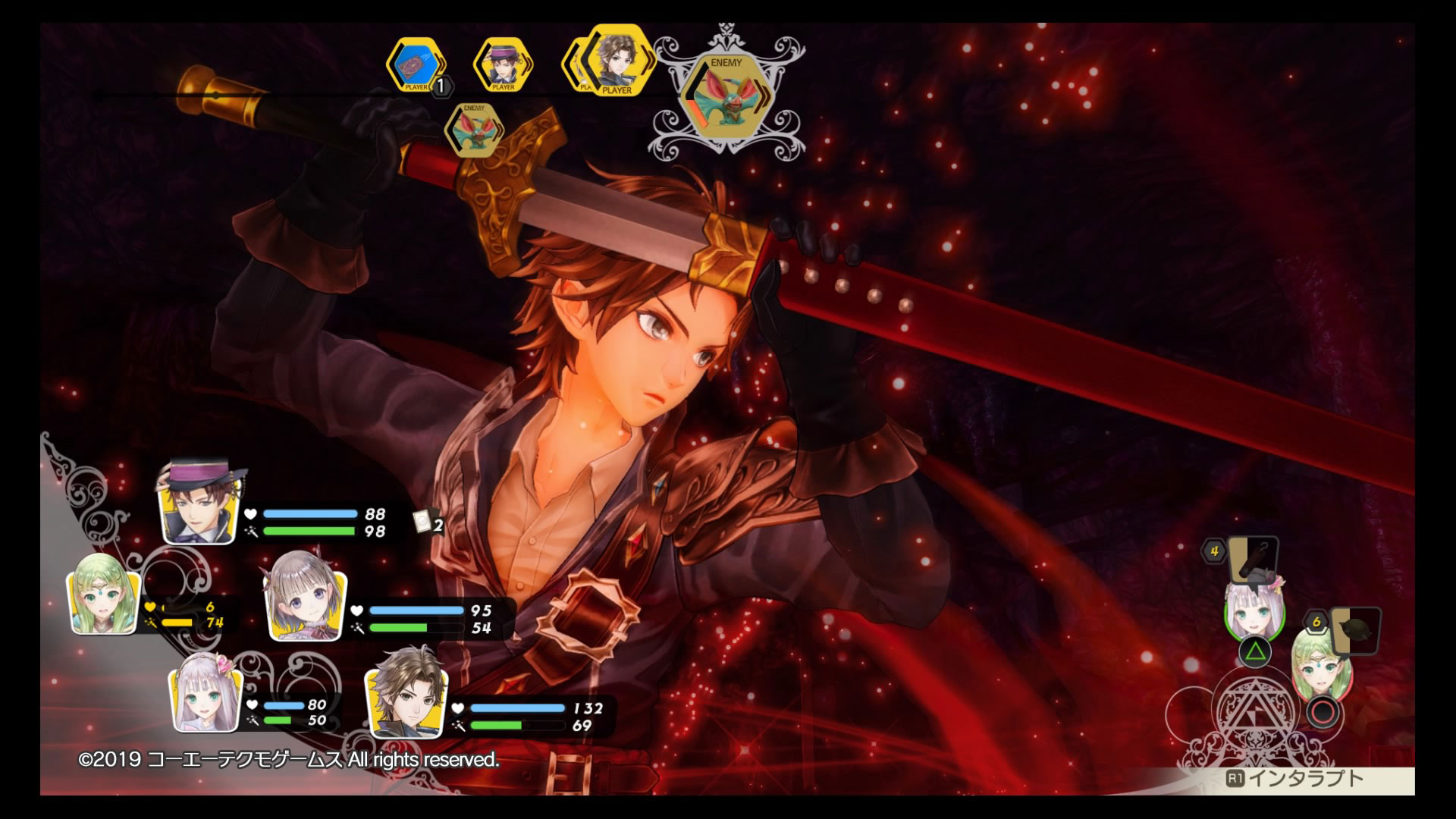Select the interrupt item slot numbered 4
The width and height of the screenshot is (1456, 819).
(x=1251, y=558)
